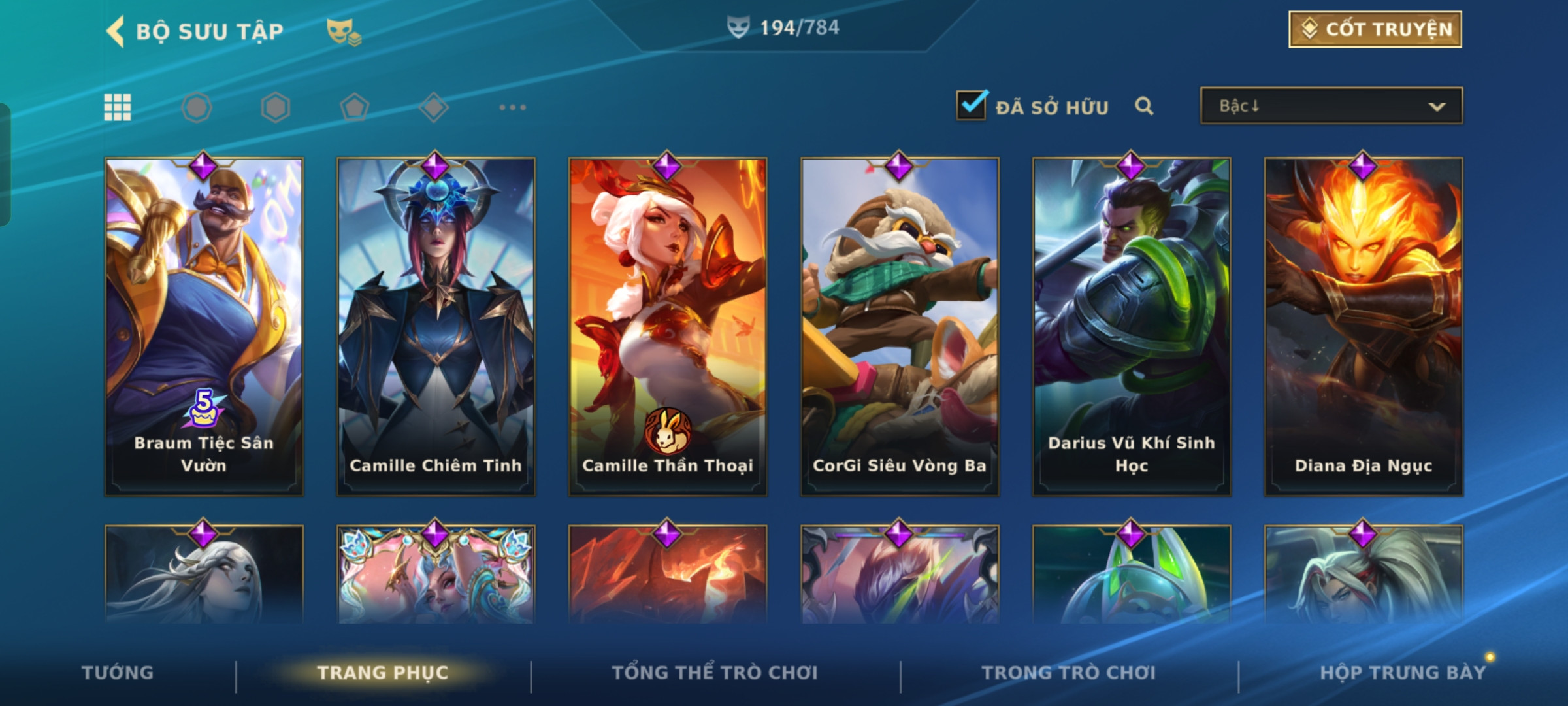View the Darius Vũ Khí Sinh Học skin
The image size is (1568, 706).
pyautogui.click(x=1132, y=326)
